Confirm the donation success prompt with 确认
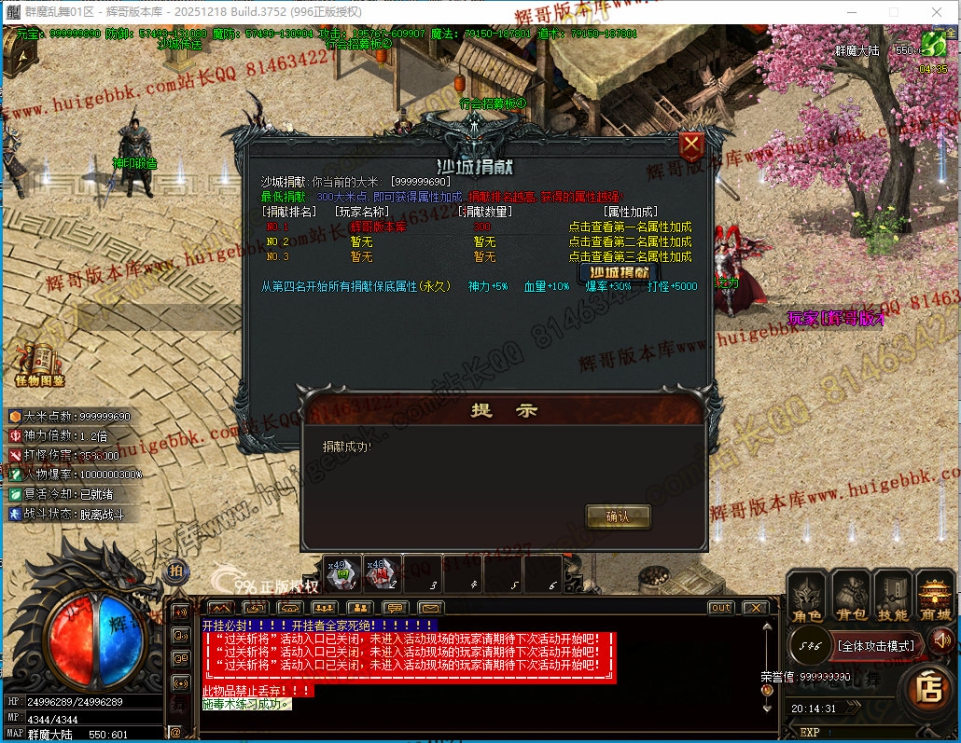Viewport: 961px width, 743px height. pyautogui.click(x=617, y=516)
